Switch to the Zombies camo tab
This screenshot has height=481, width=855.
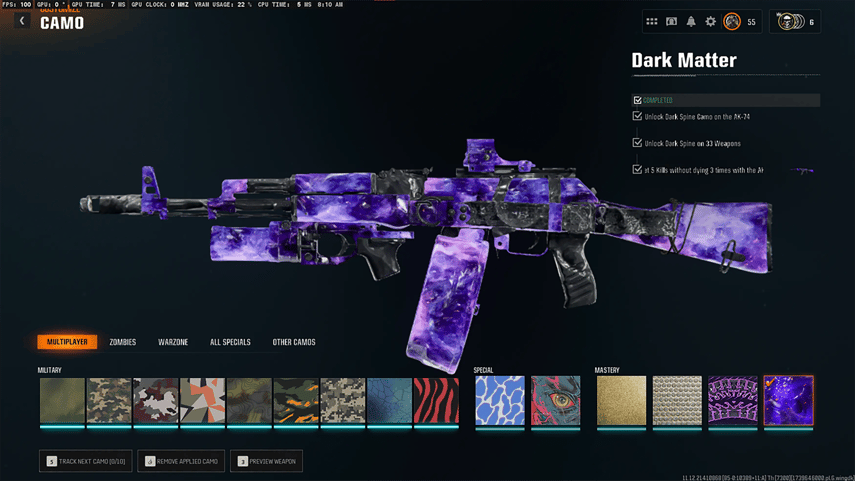[122, 342]
